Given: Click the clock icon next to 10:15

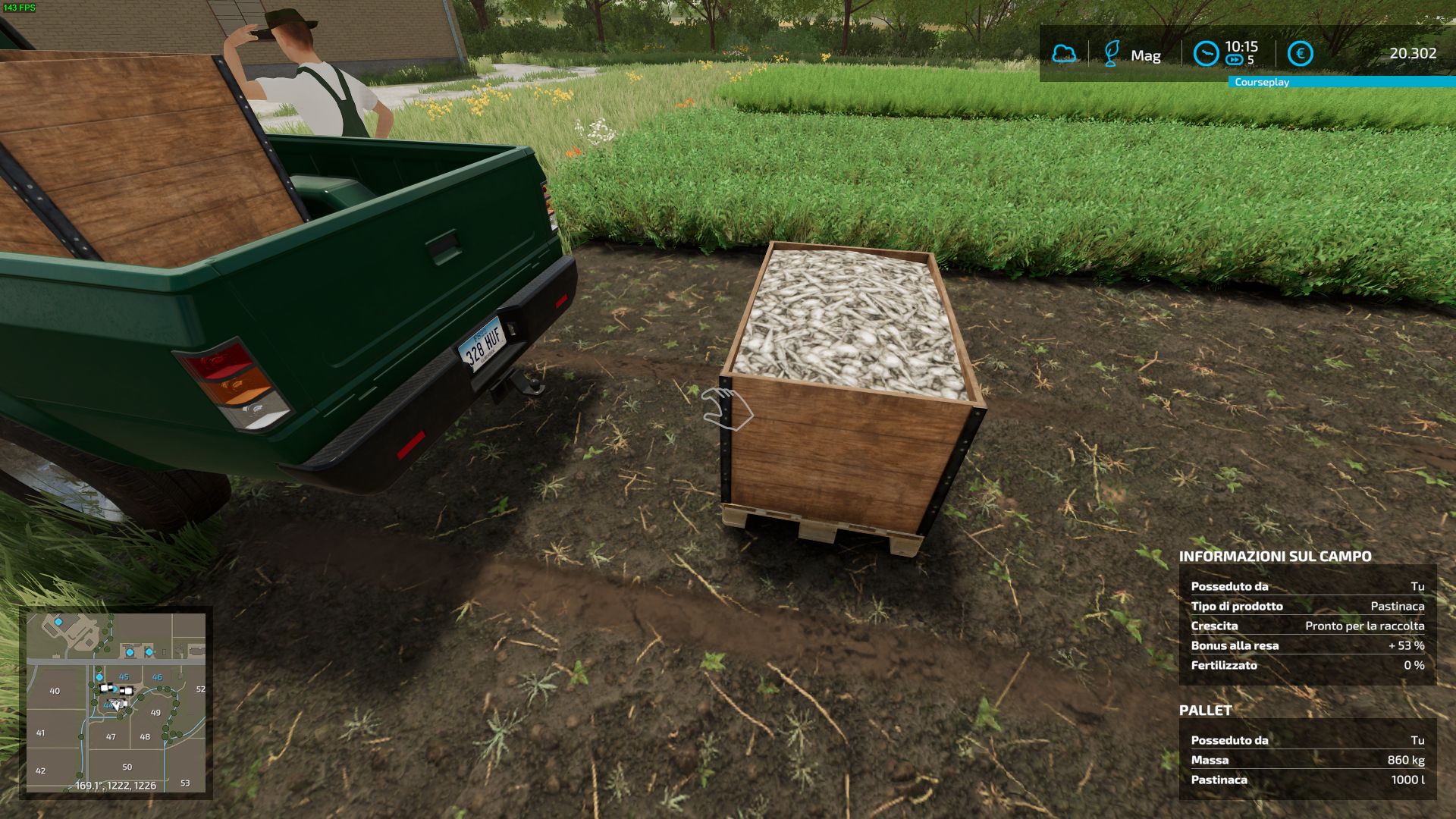Looking at the screenshot, I should pos(1206,52).
